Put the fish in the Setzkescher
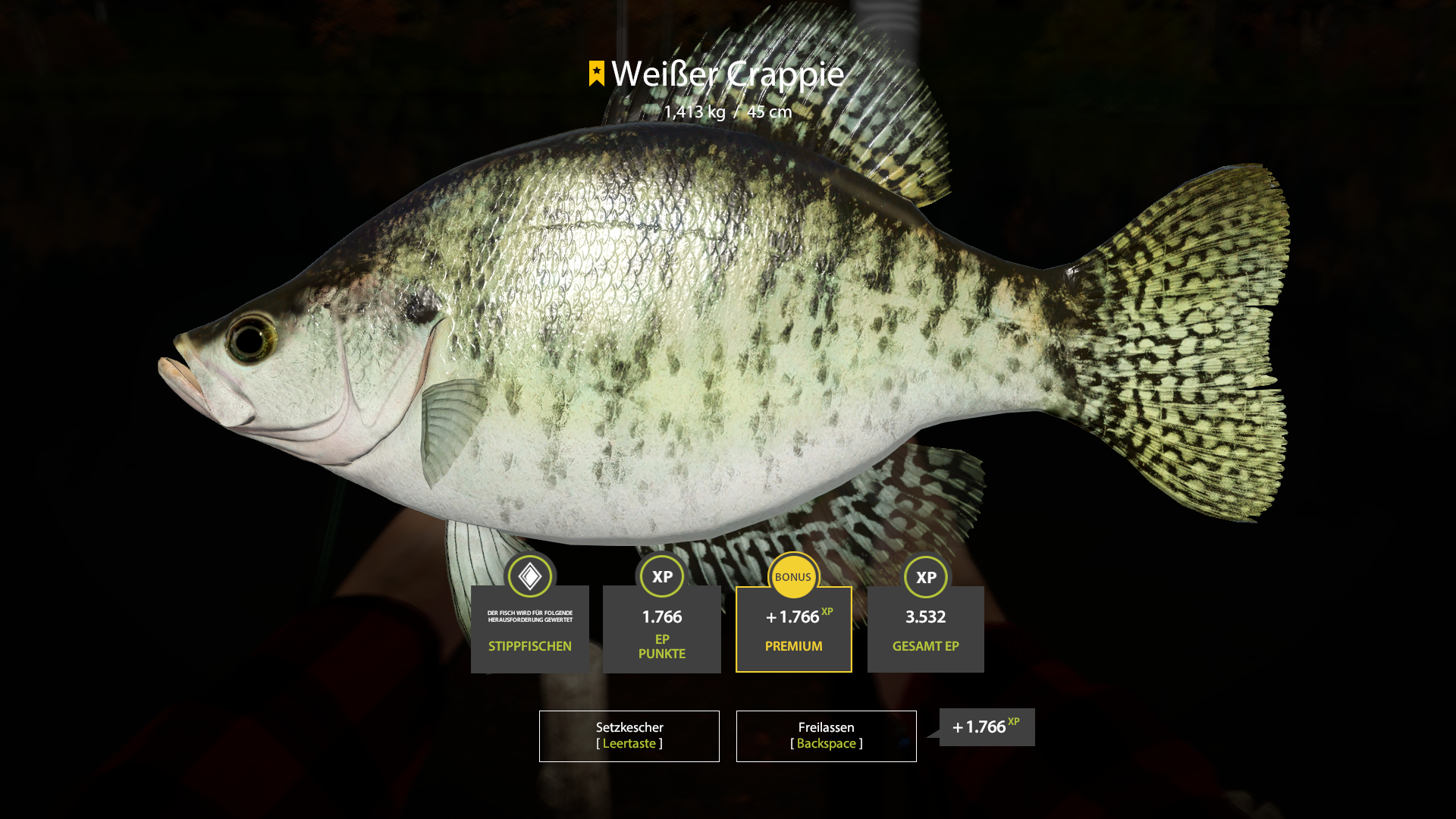 [x=629, y=736]
